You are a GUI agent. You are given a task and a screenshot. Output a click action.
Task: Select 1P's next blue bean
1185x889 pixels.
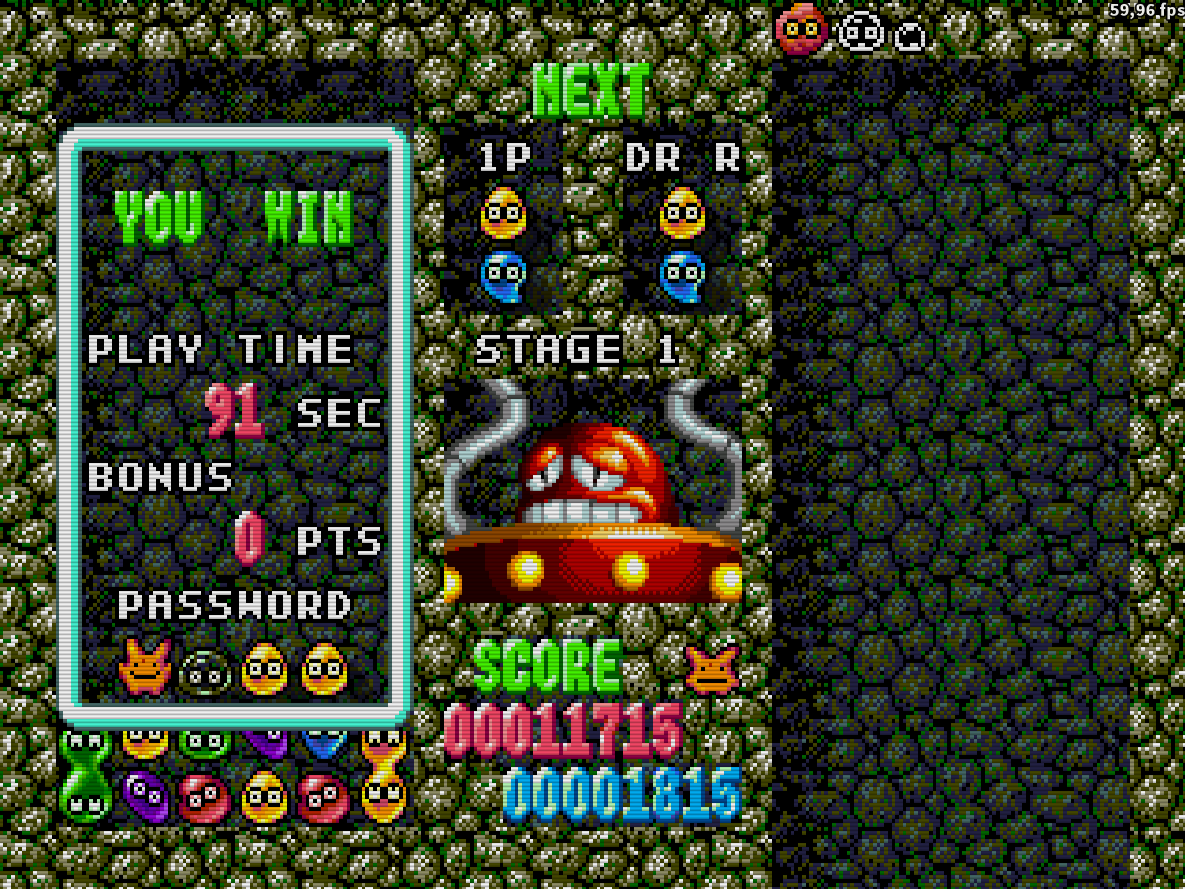(x=503, y=276)
